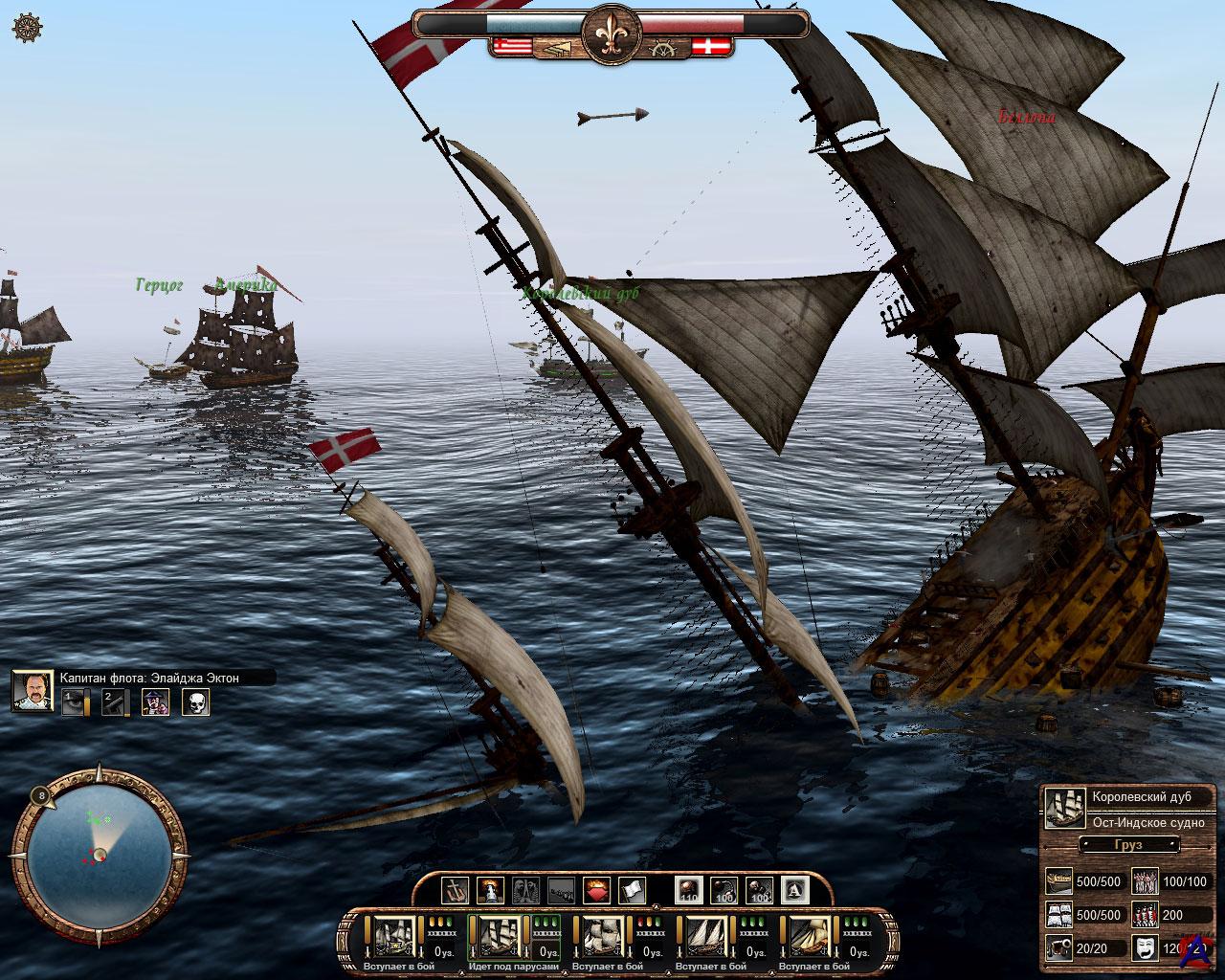Image resolution: width=1225 pixels, height=980 pixels.
Task: Select the chain shot ammunition icon
Action: [x=724, y=891]
